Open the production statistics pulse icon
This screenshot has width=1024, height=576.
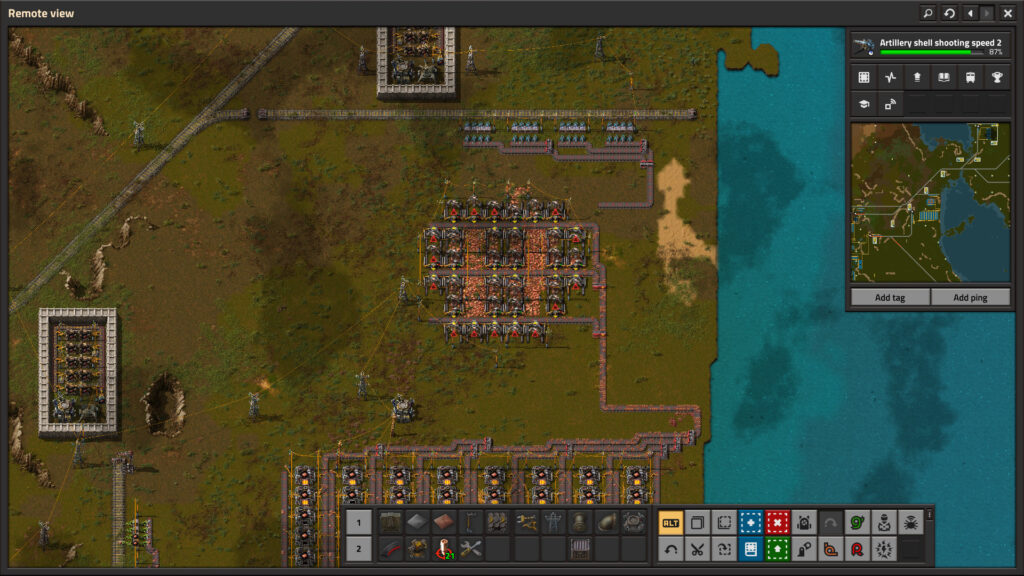pos(890,78)
